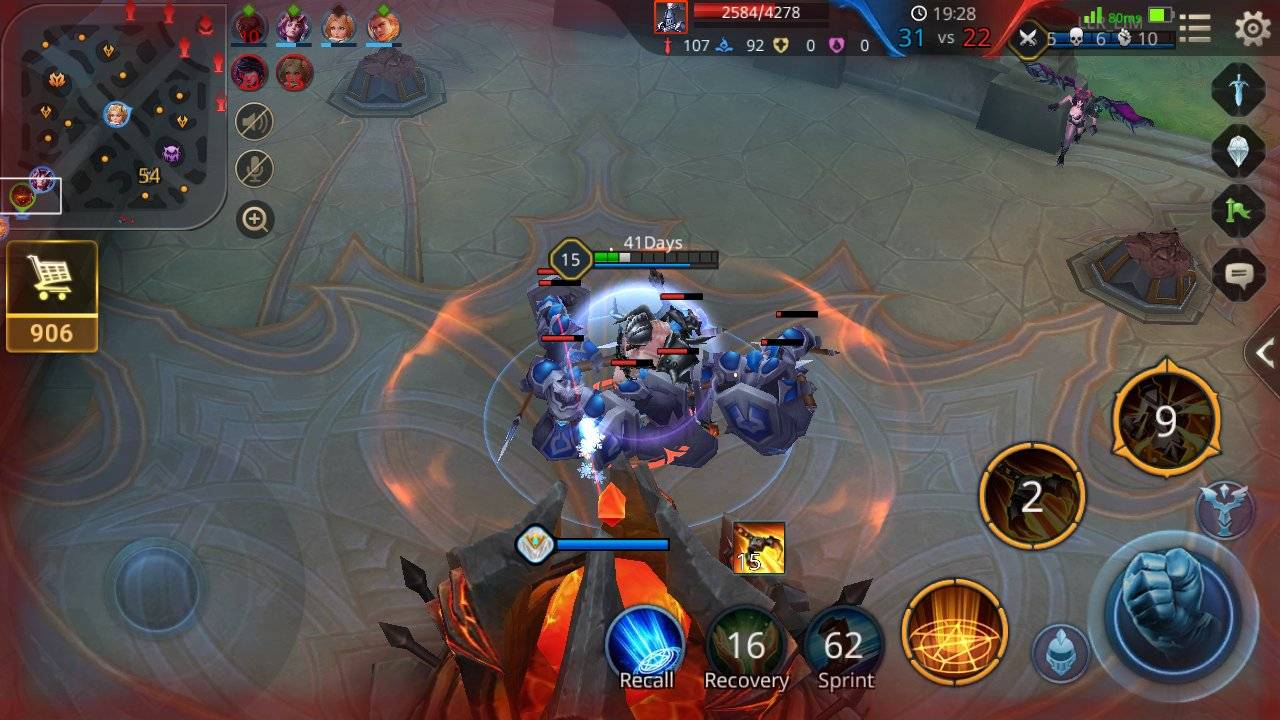Send the flag gather signal
Image resolution: width=1280 pixels, height=720 pixels.
tap(1239, 211)
